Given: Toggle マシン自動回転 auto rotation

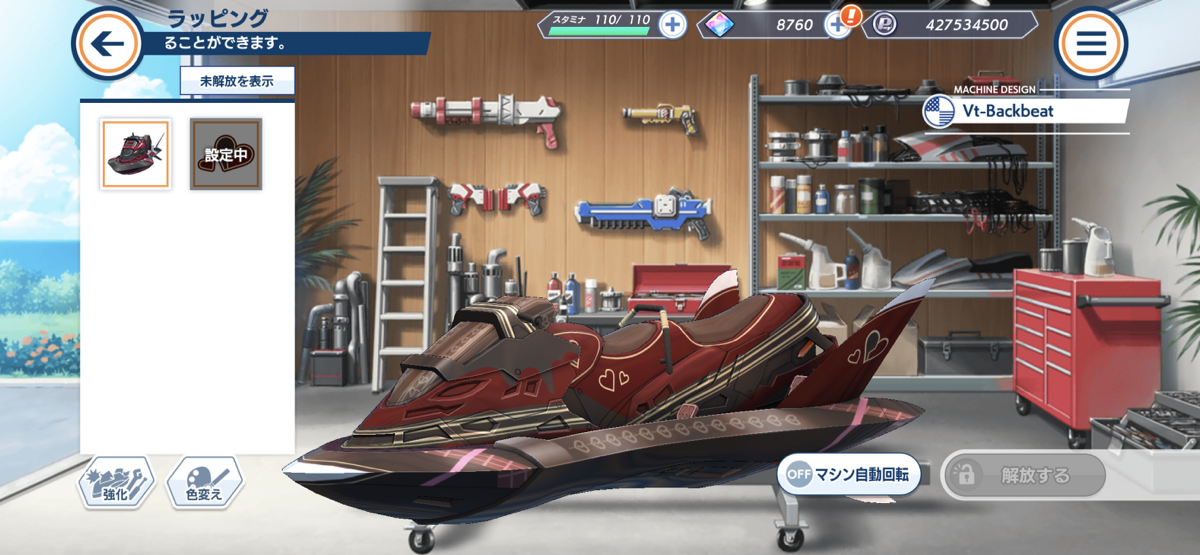Looking at the screenshot, I should [848, 476].
